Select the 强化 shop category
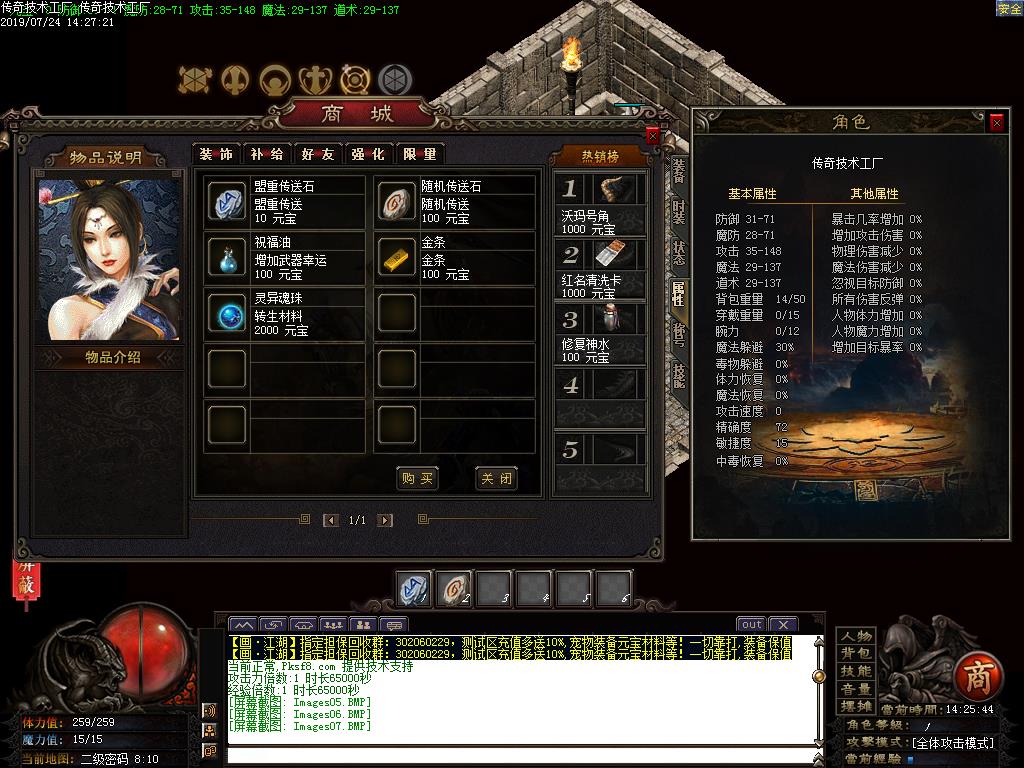The image size is (1024, 768). point(367,154)
